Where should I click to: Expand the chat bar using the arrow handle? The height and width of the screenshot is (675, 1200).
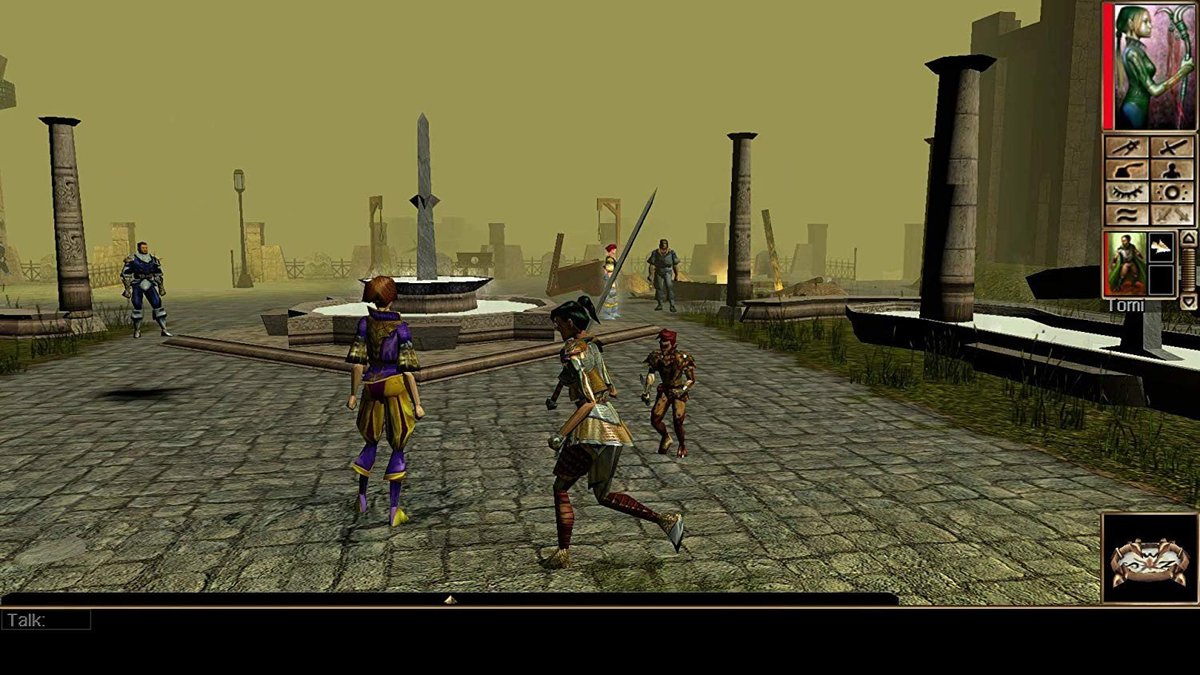[450, 599]
